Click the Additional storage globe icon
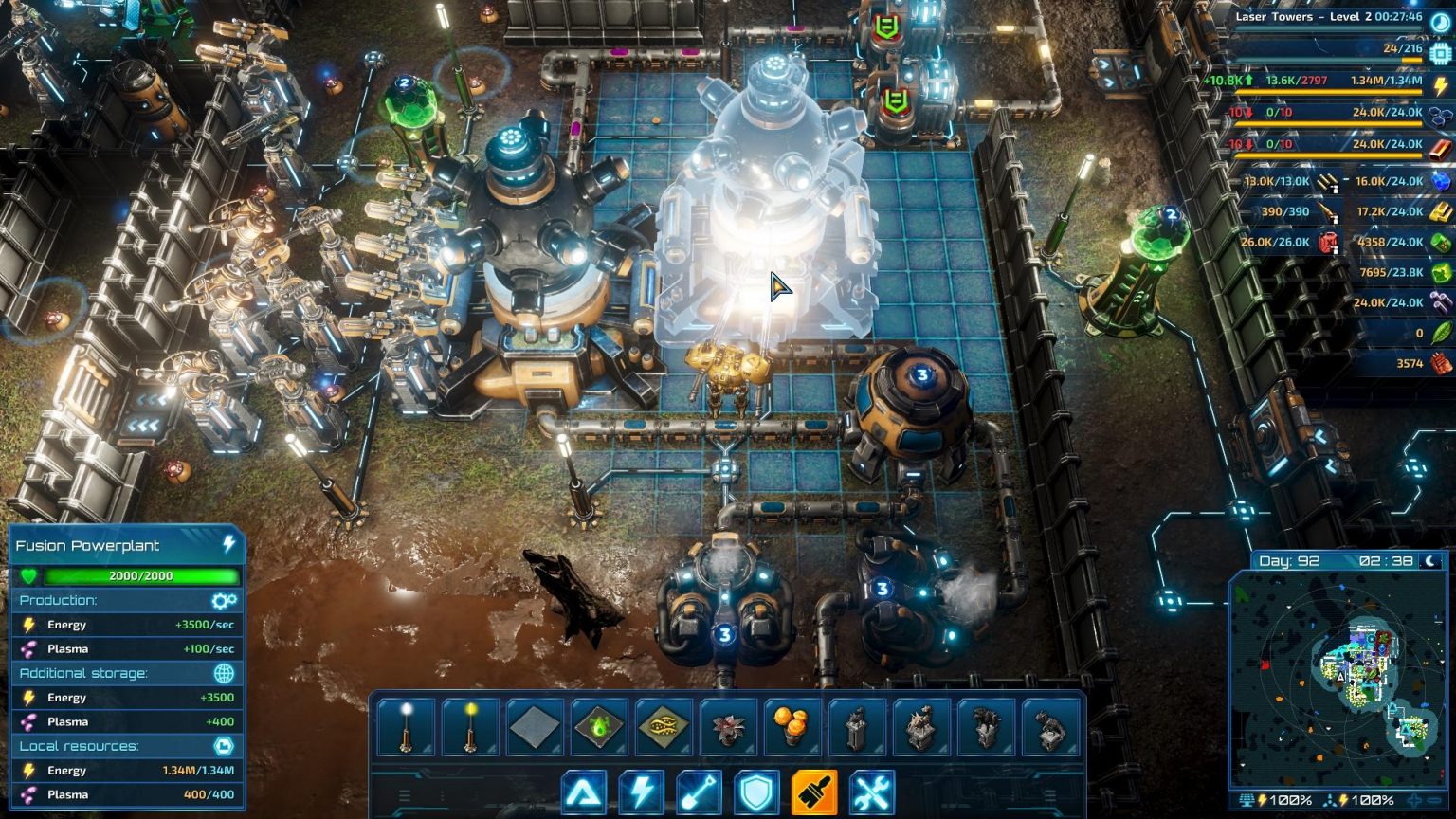1456x819 pixels. (224, 673)
